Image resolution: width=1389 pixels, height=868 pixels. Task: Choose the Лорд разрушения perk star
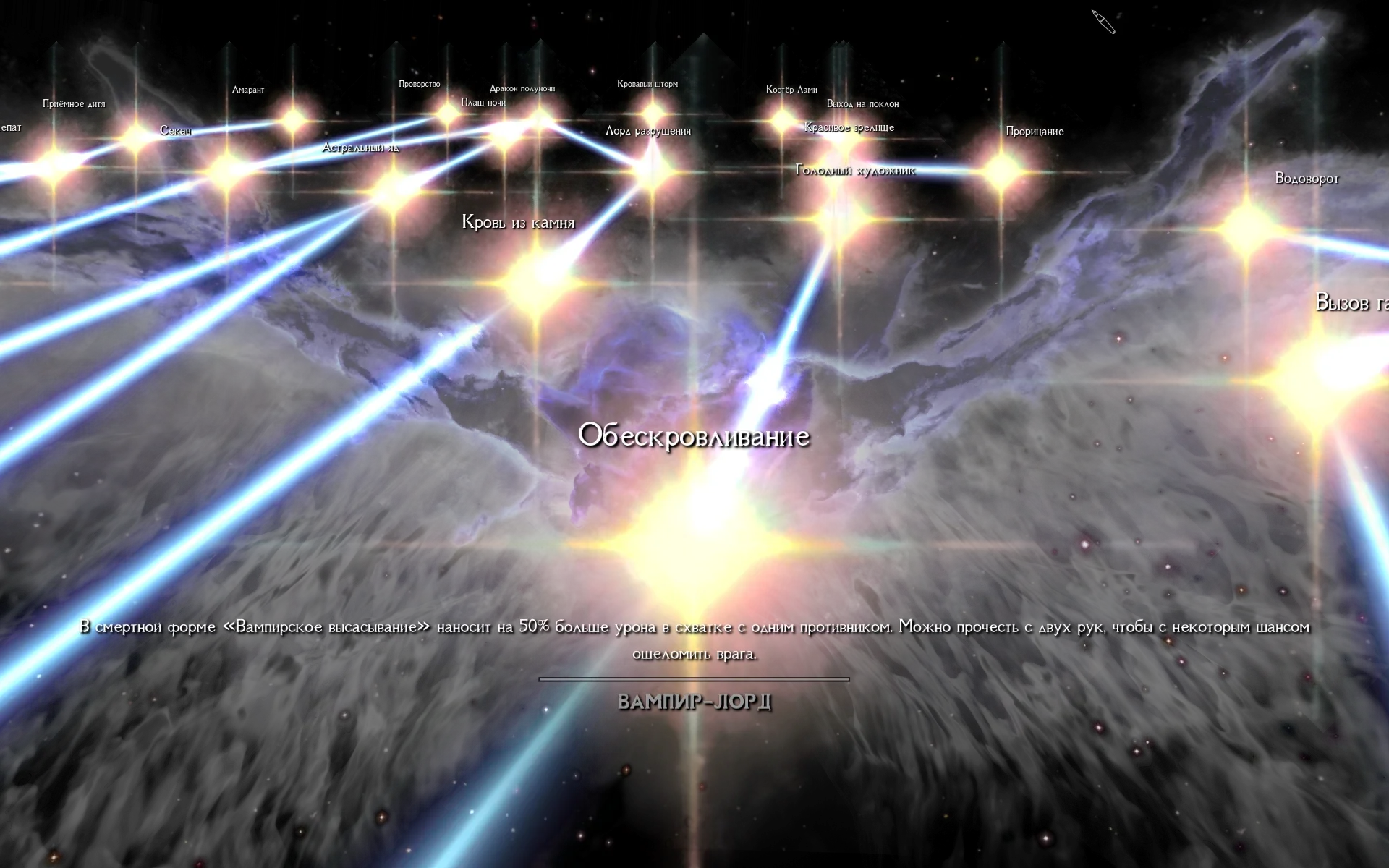point(652,171)
